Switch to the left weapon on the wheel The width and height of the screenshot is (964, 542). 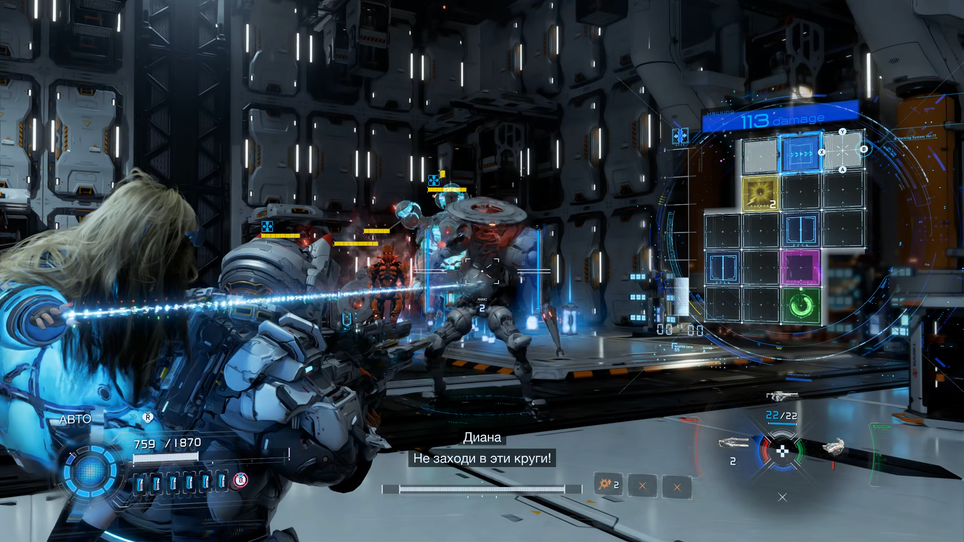pyautogui.click(x=733, y=441)
